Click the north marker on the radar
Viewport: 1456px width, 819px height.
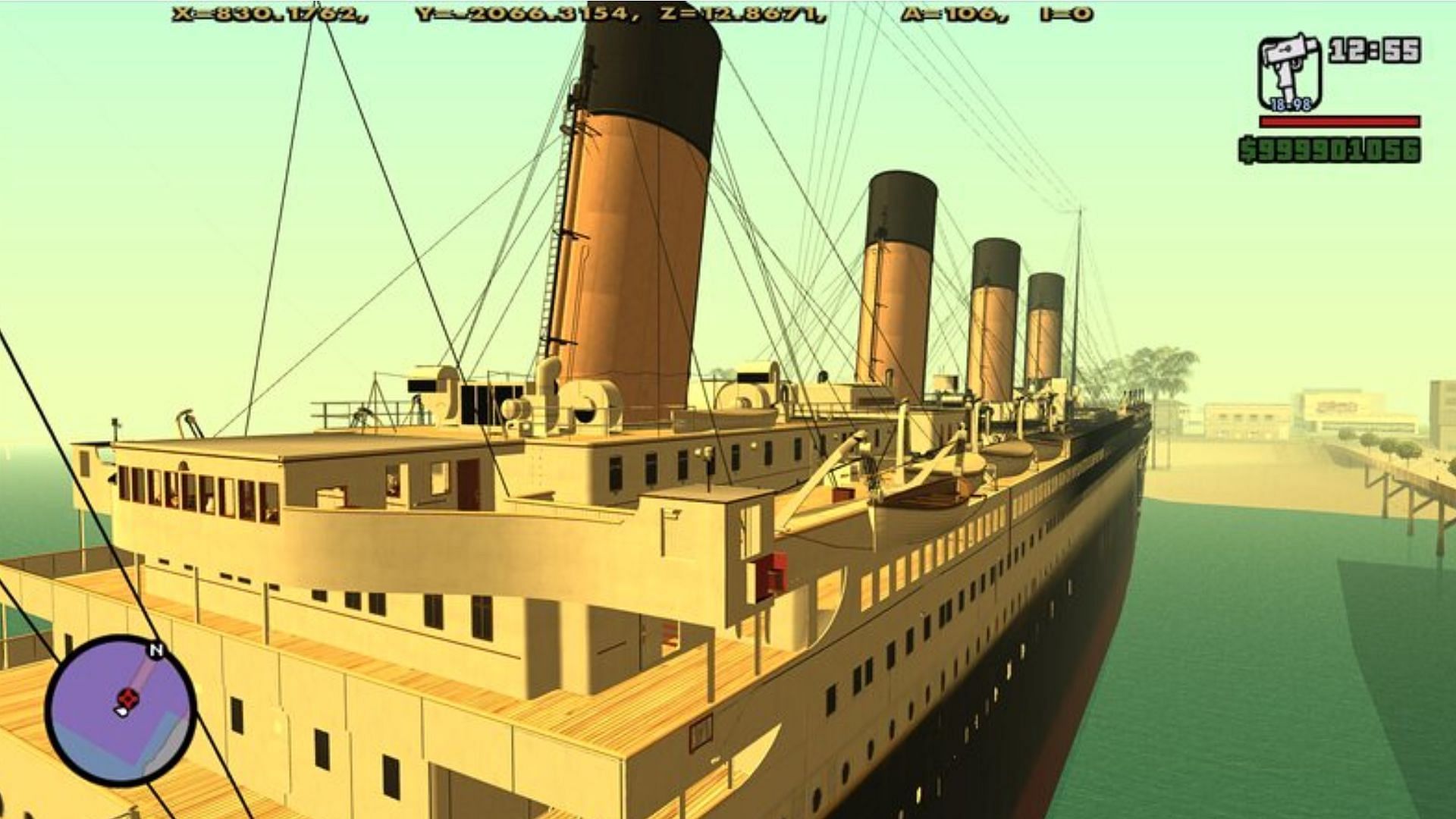coord(156,650)
